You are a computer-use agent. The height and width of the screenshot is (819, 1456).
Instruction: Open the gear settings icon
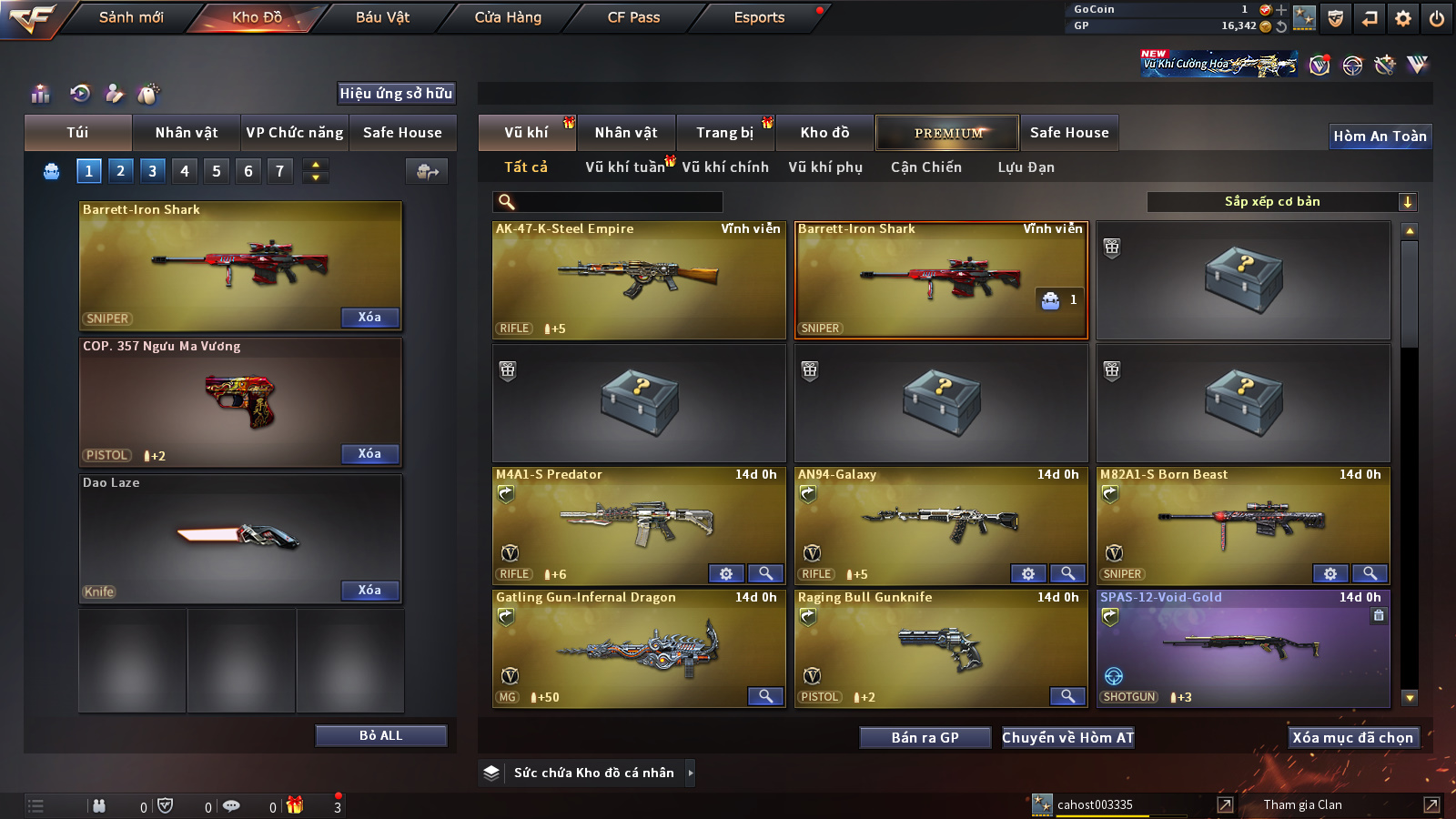pos(1403,18)
